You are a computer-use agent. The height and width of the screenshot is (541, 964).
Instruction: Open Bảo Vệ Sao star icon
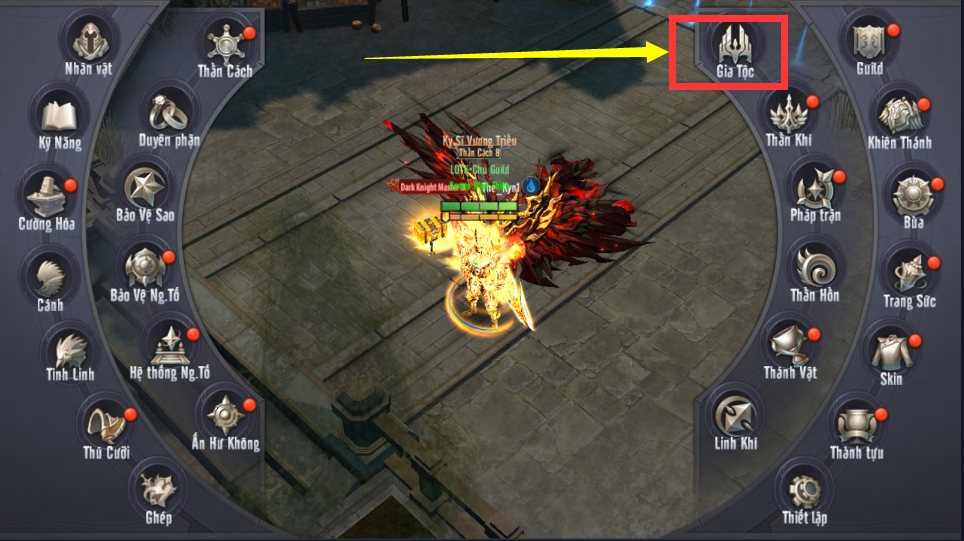(146, 188)
